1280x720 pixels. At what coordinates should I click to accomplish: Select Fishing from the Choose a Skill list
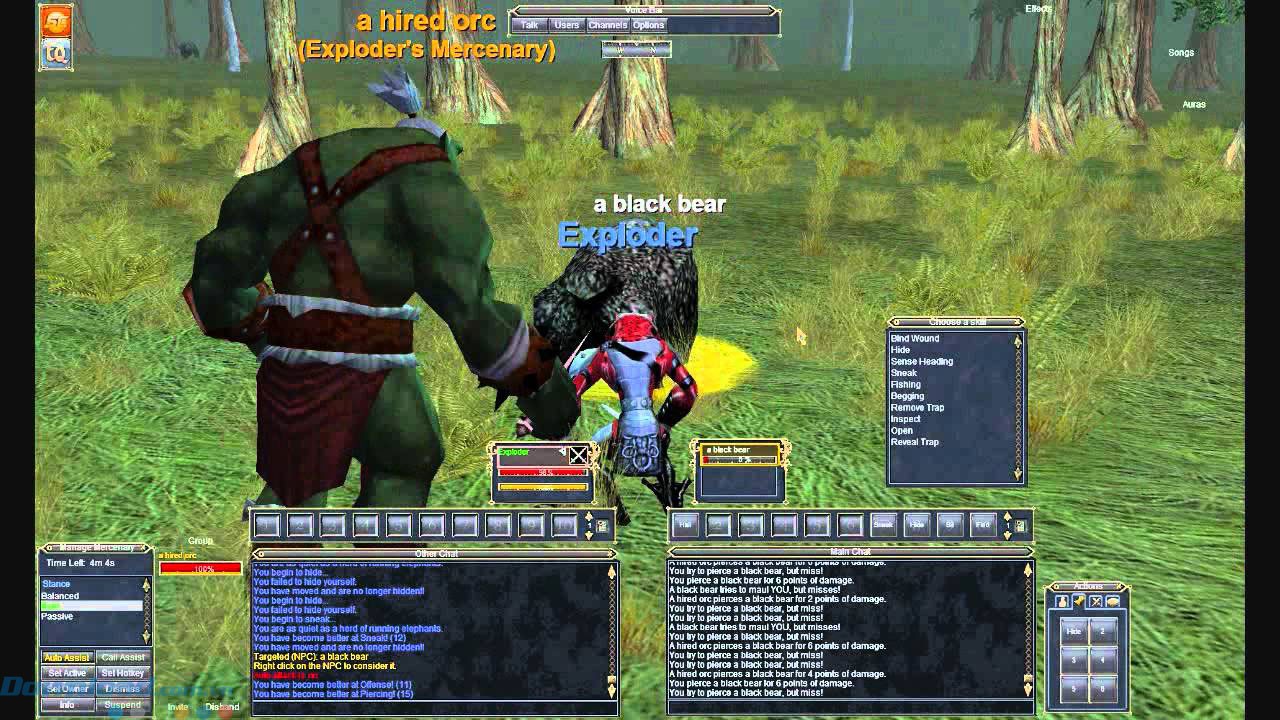(905, 384)
